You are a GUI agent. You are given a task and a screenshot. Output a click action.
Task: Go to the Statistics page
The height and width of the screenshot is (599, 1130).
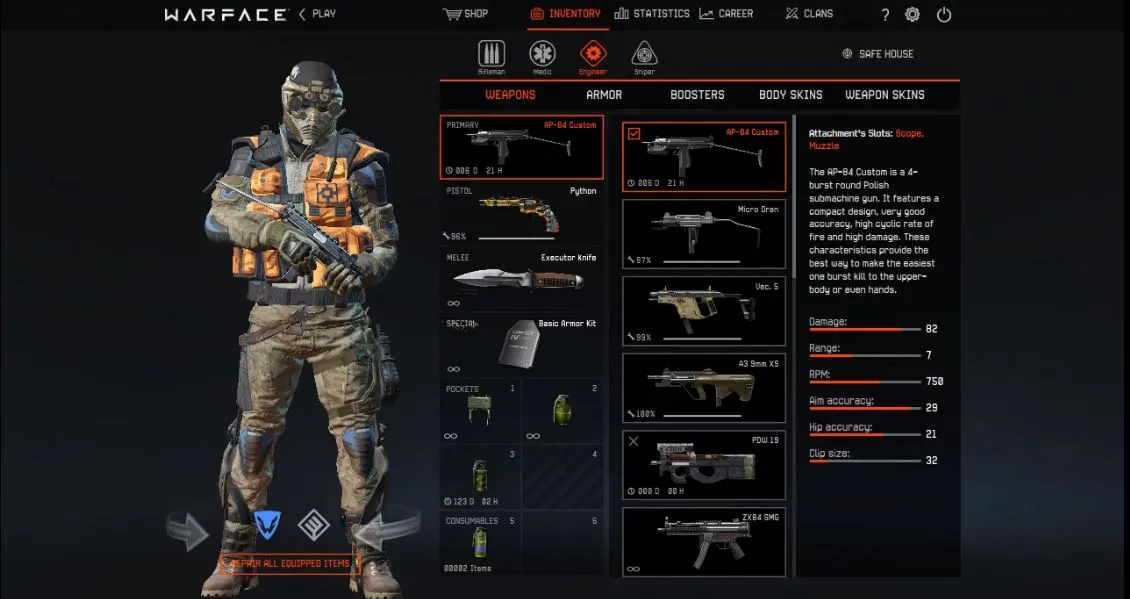pyautogui.click(x=652, y=14)
